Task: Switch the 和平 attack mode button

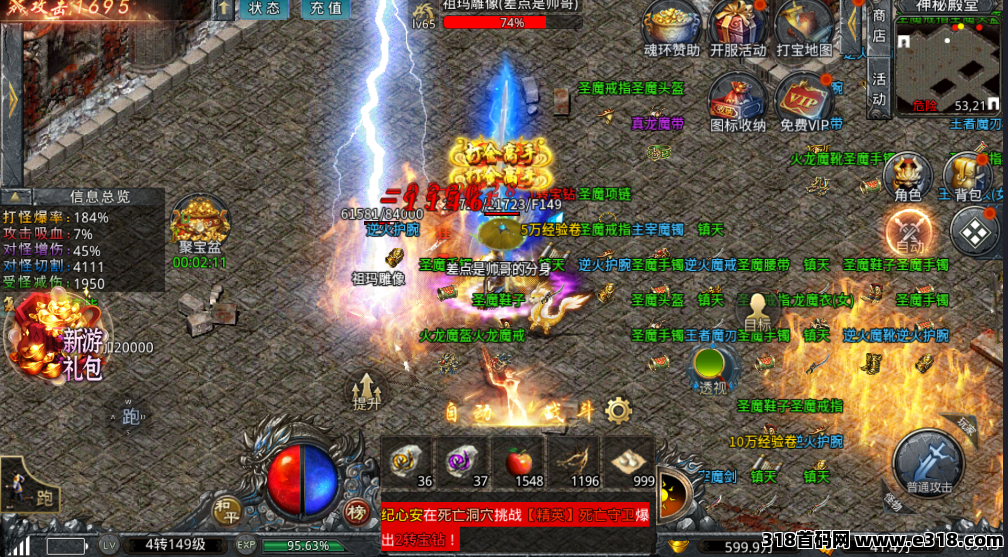Action: 227,510
